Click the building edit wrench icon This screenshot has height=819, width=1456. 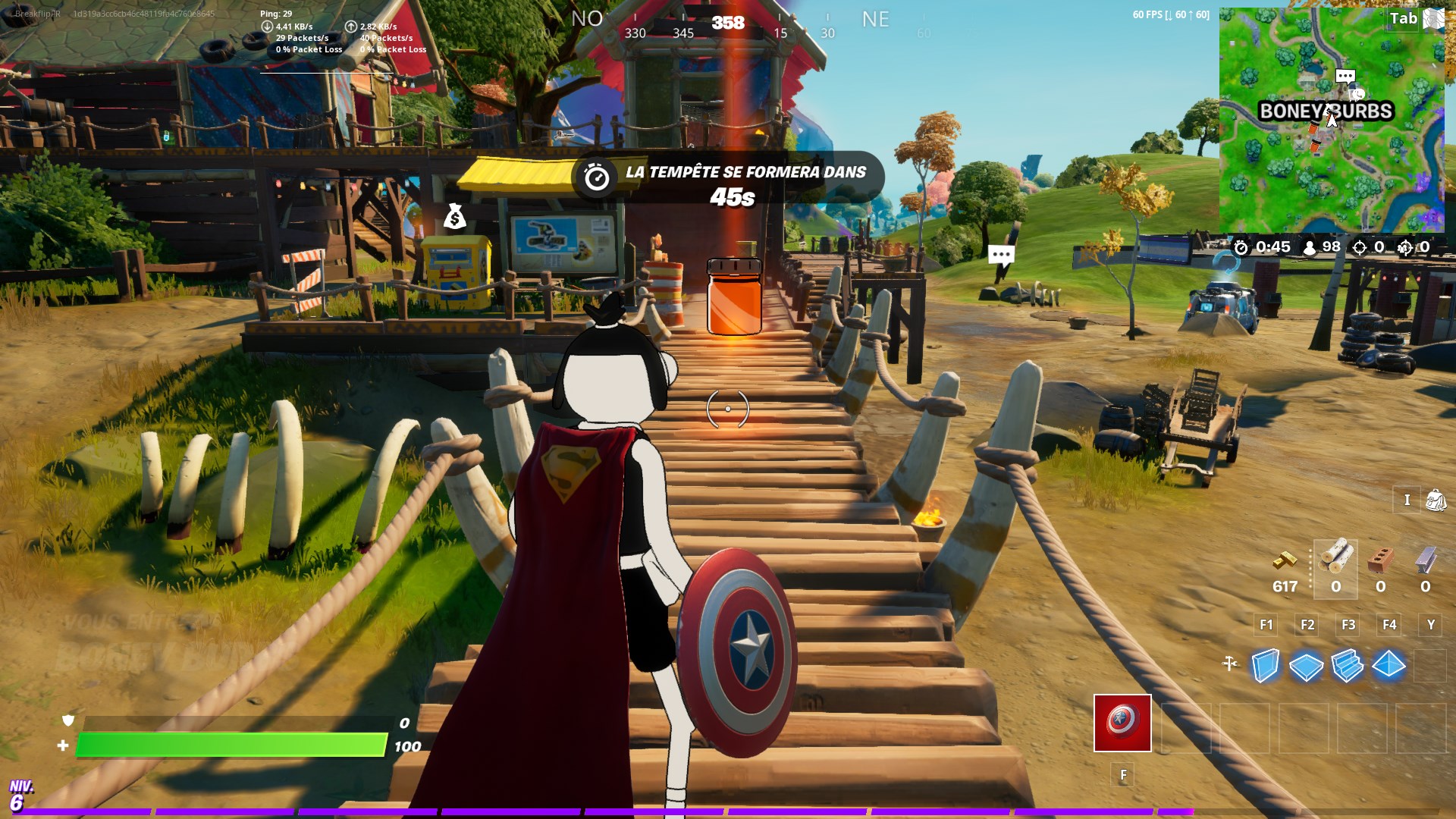(x=1229, y=662)
